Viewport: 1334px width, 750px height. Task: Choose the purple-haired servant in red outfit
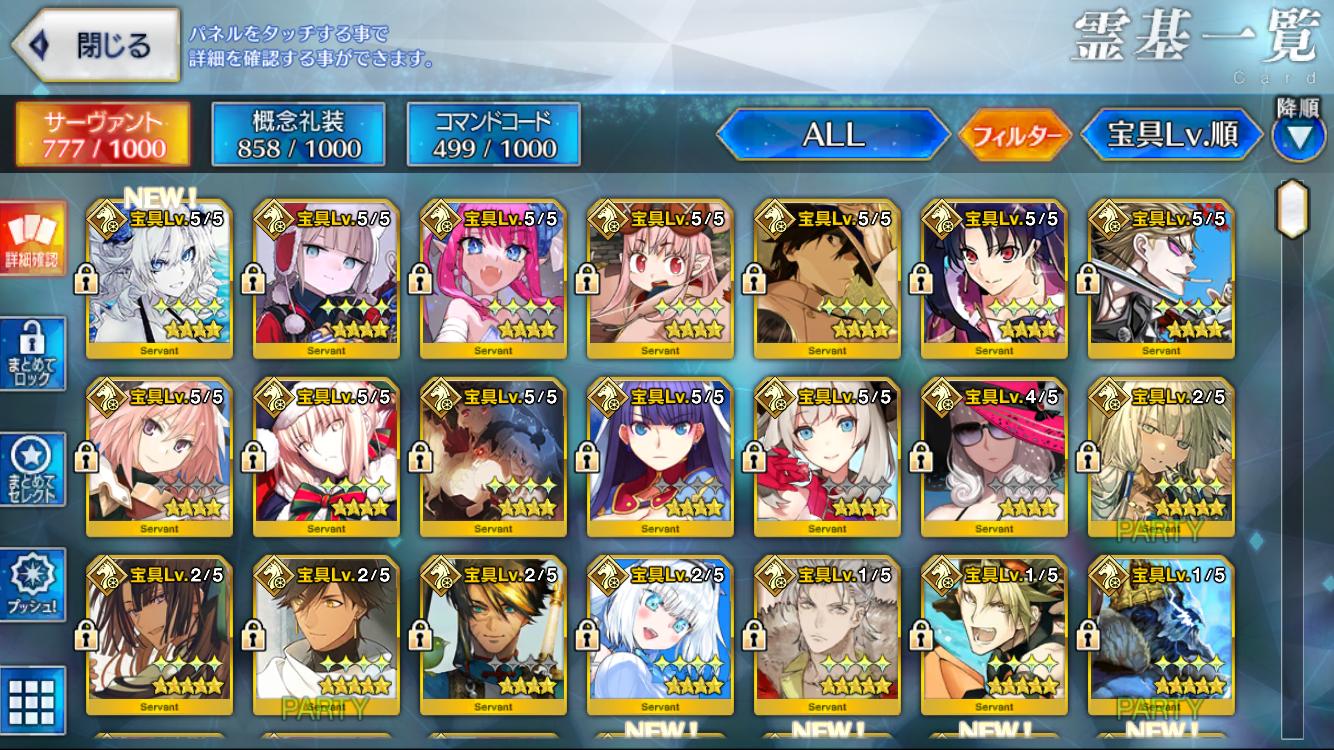(660, 458)
